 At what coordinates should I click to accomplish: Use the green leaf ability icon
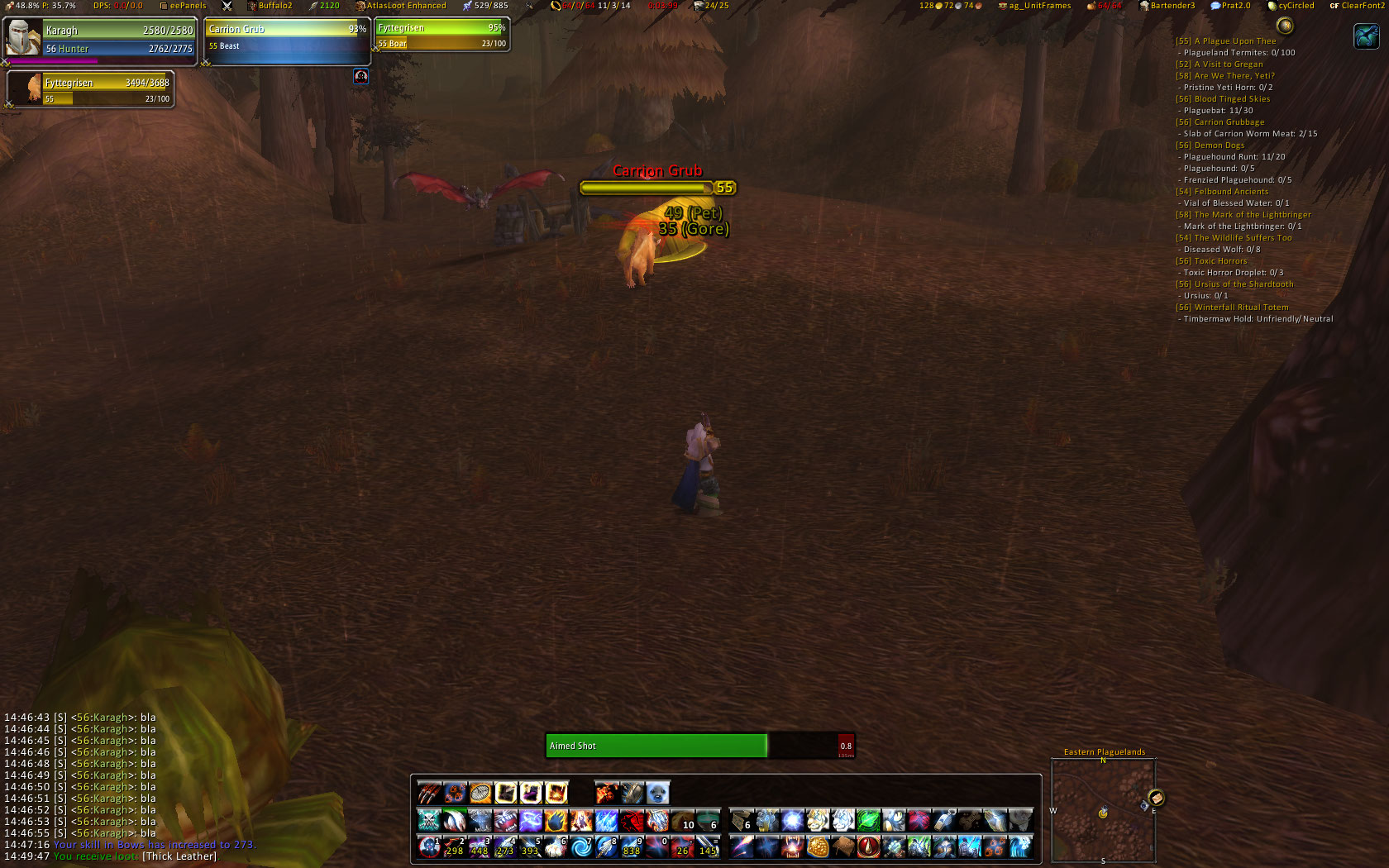tap(868, 820)
